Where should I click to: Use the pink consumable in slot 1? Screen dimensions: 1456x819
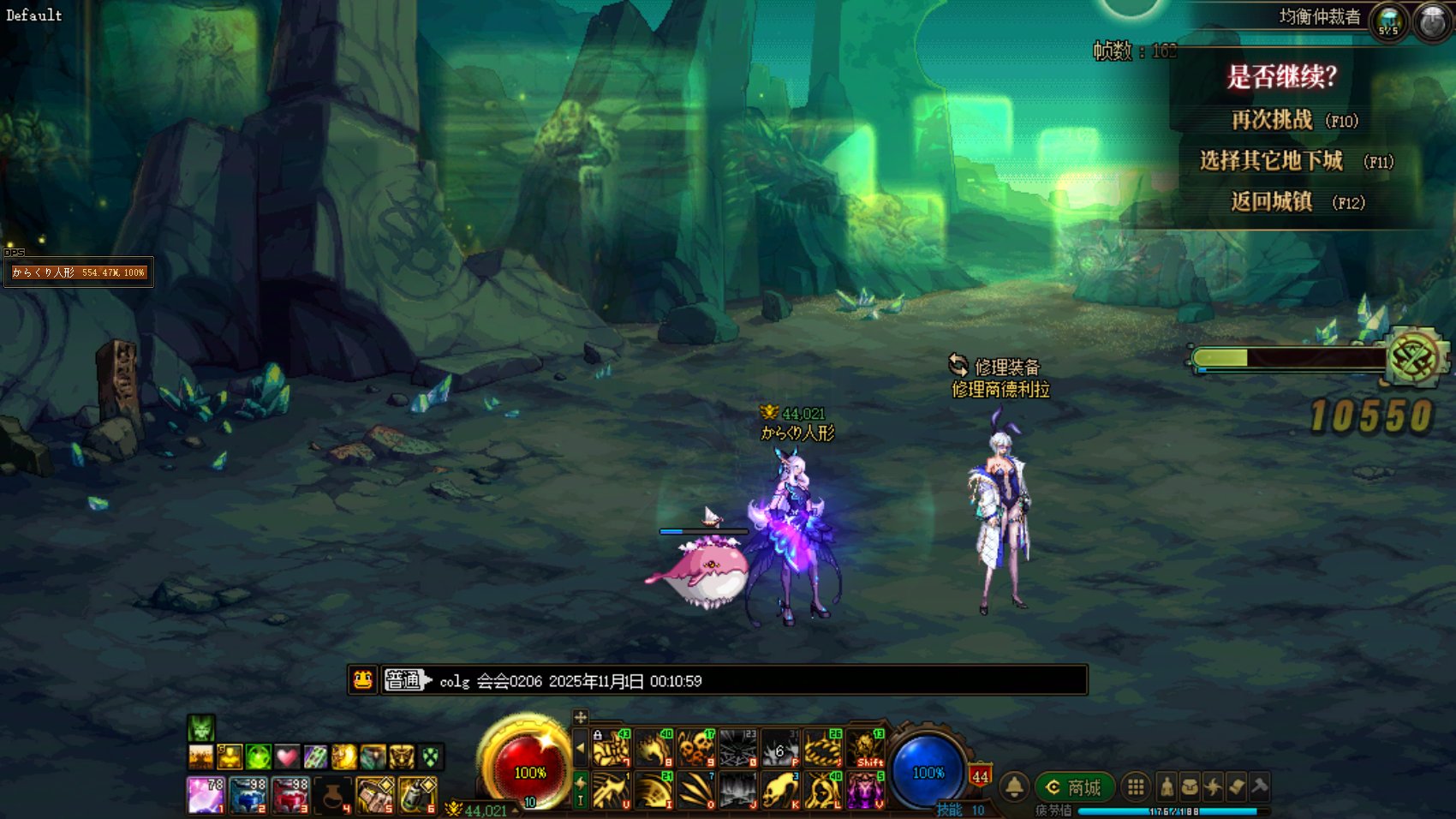point(206,795)
